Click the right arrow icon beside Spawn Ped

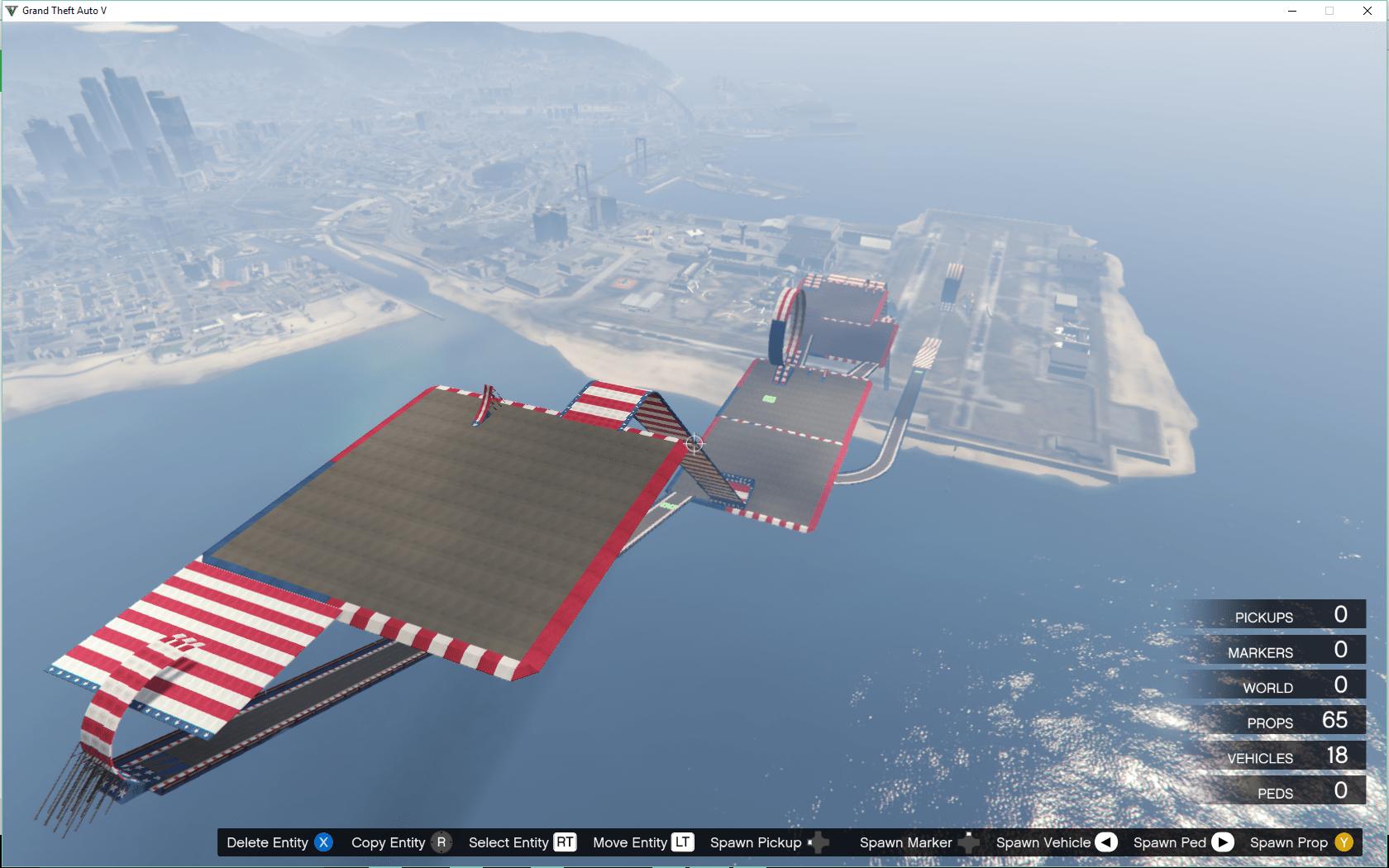tap(1221, 842)
